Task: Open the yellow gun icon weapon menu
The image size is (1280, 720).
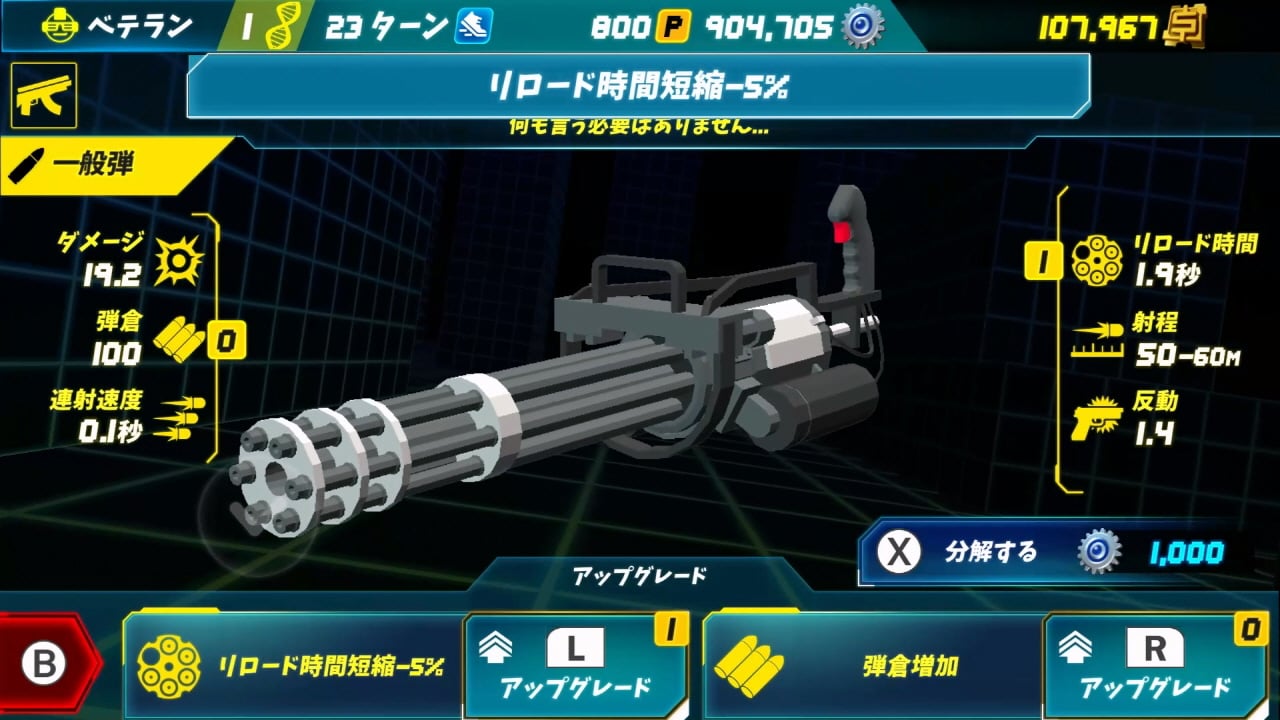Action: pos(44,95)
